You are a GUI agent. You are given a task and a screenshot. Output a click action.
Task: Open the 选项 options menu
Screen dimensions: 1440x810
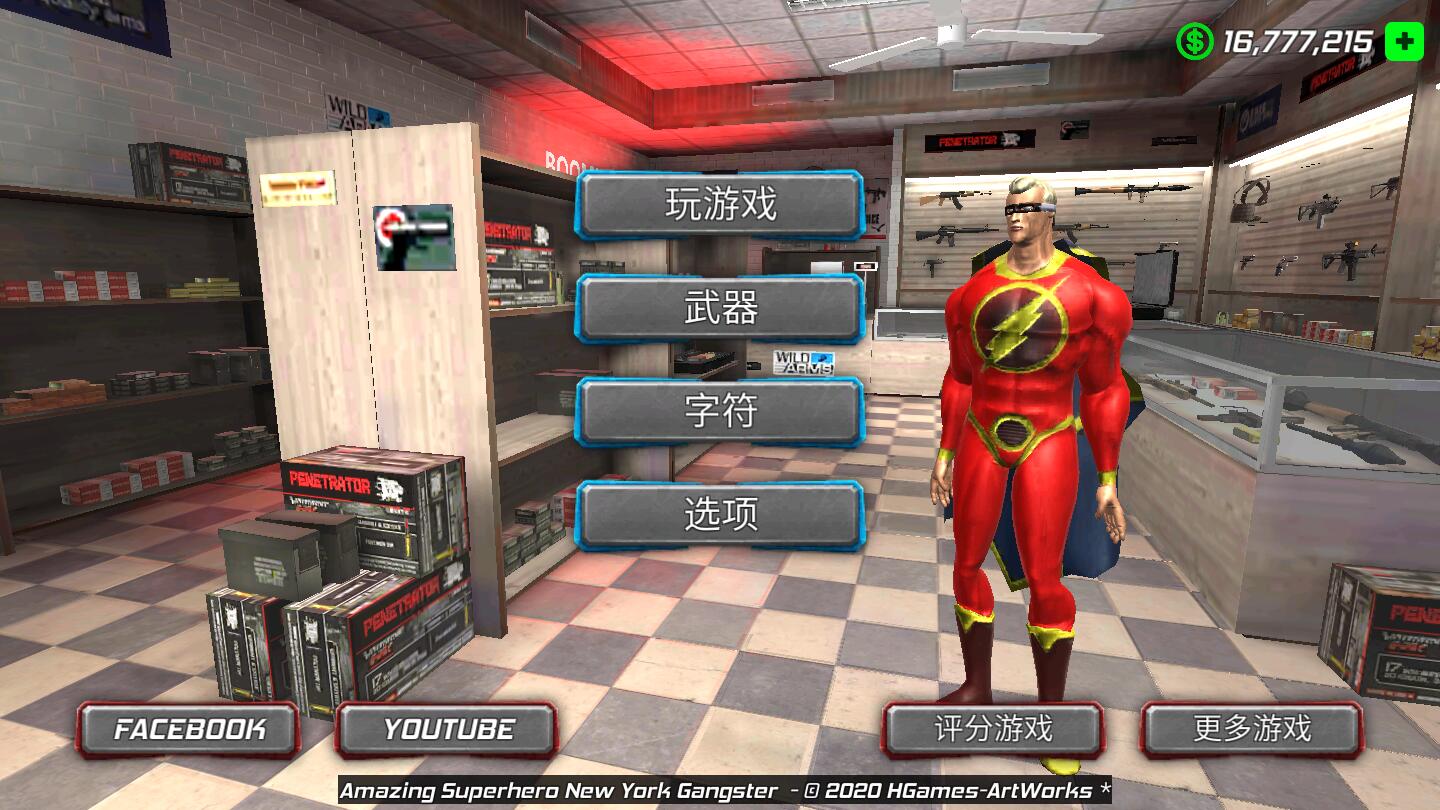(719, 515)
